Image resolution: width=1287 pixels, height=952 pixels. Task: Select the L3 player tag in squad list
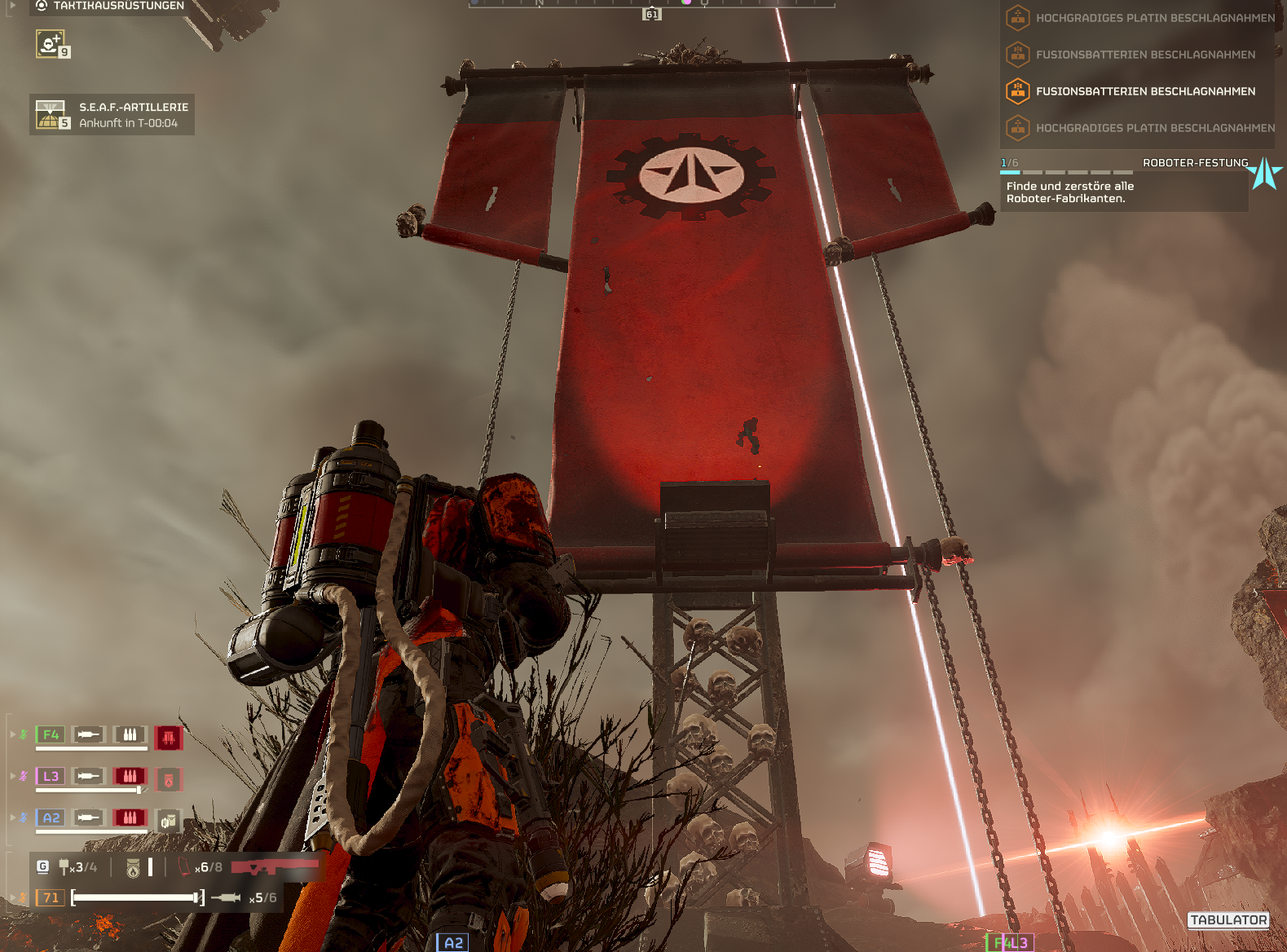click(51, 776)
